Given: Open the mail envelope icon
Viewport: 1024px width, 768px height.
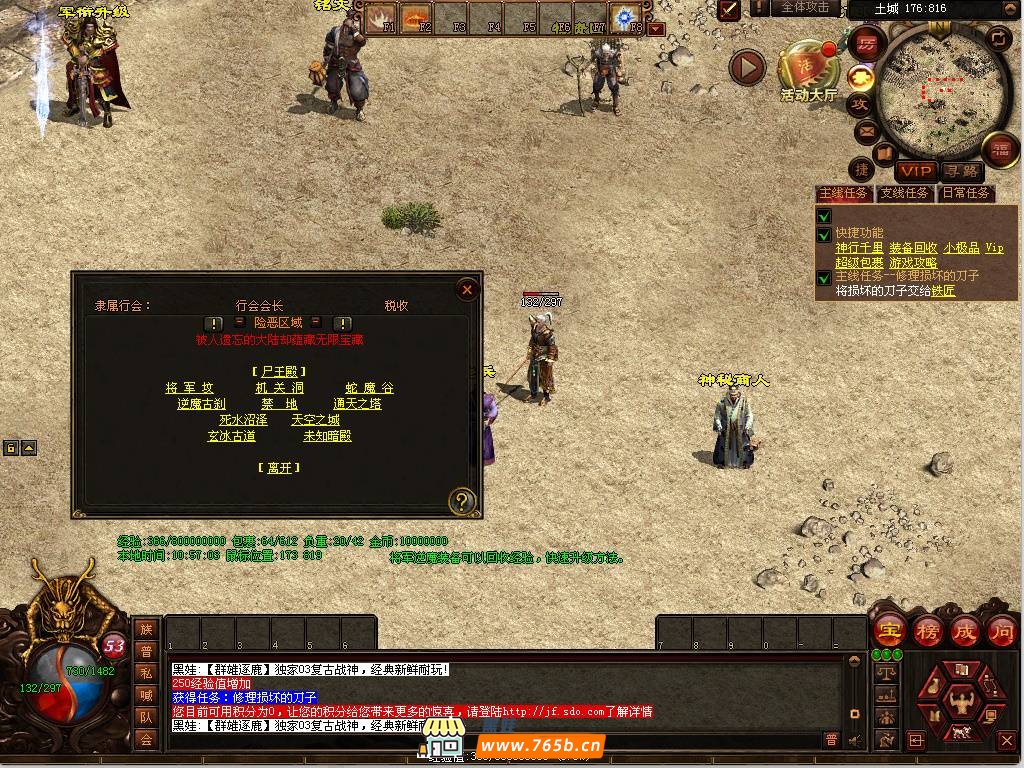Looking at the screenshot, I should tap(865, 131).
